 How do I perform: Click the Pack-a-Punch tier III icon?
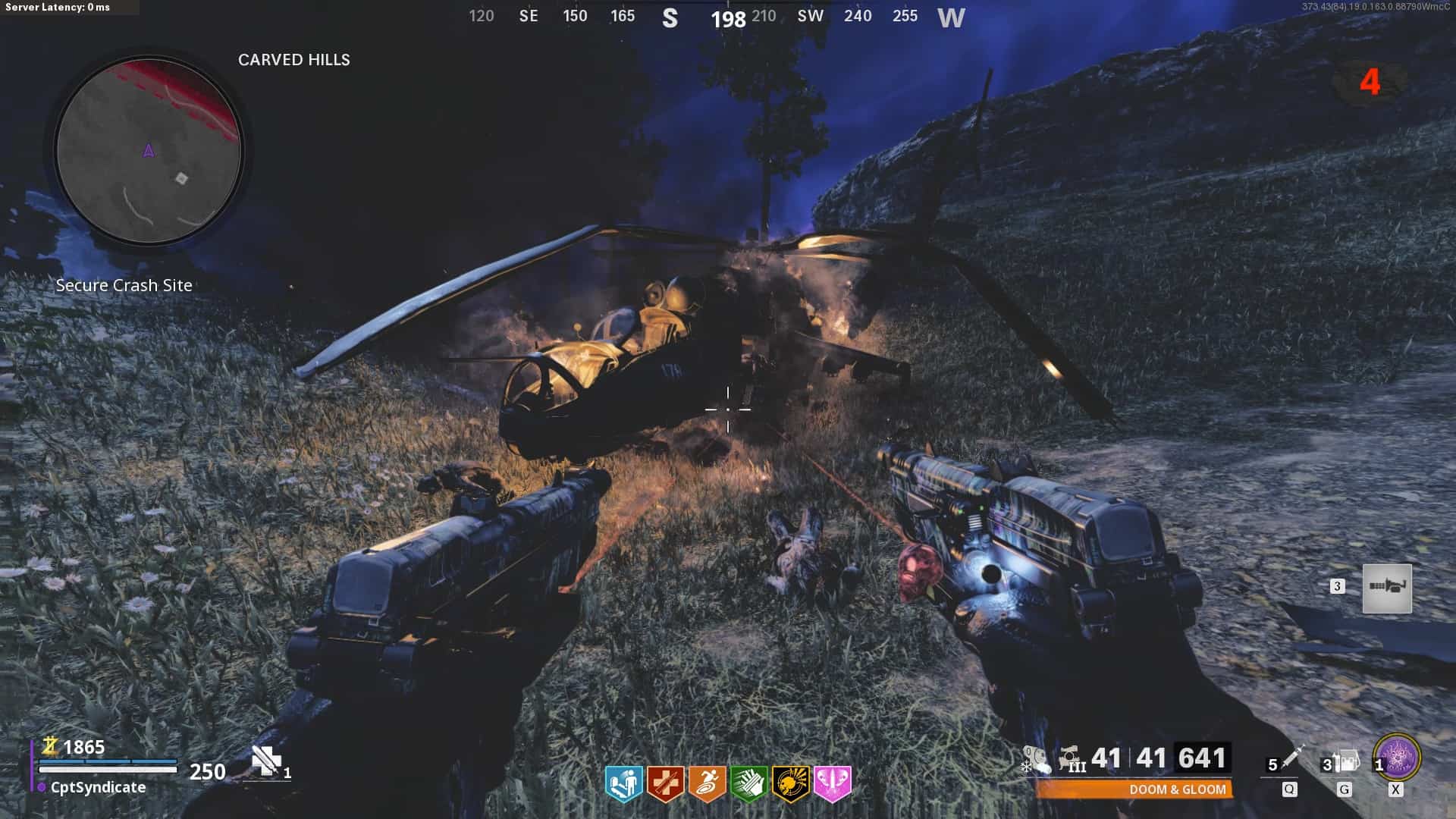1072,759
